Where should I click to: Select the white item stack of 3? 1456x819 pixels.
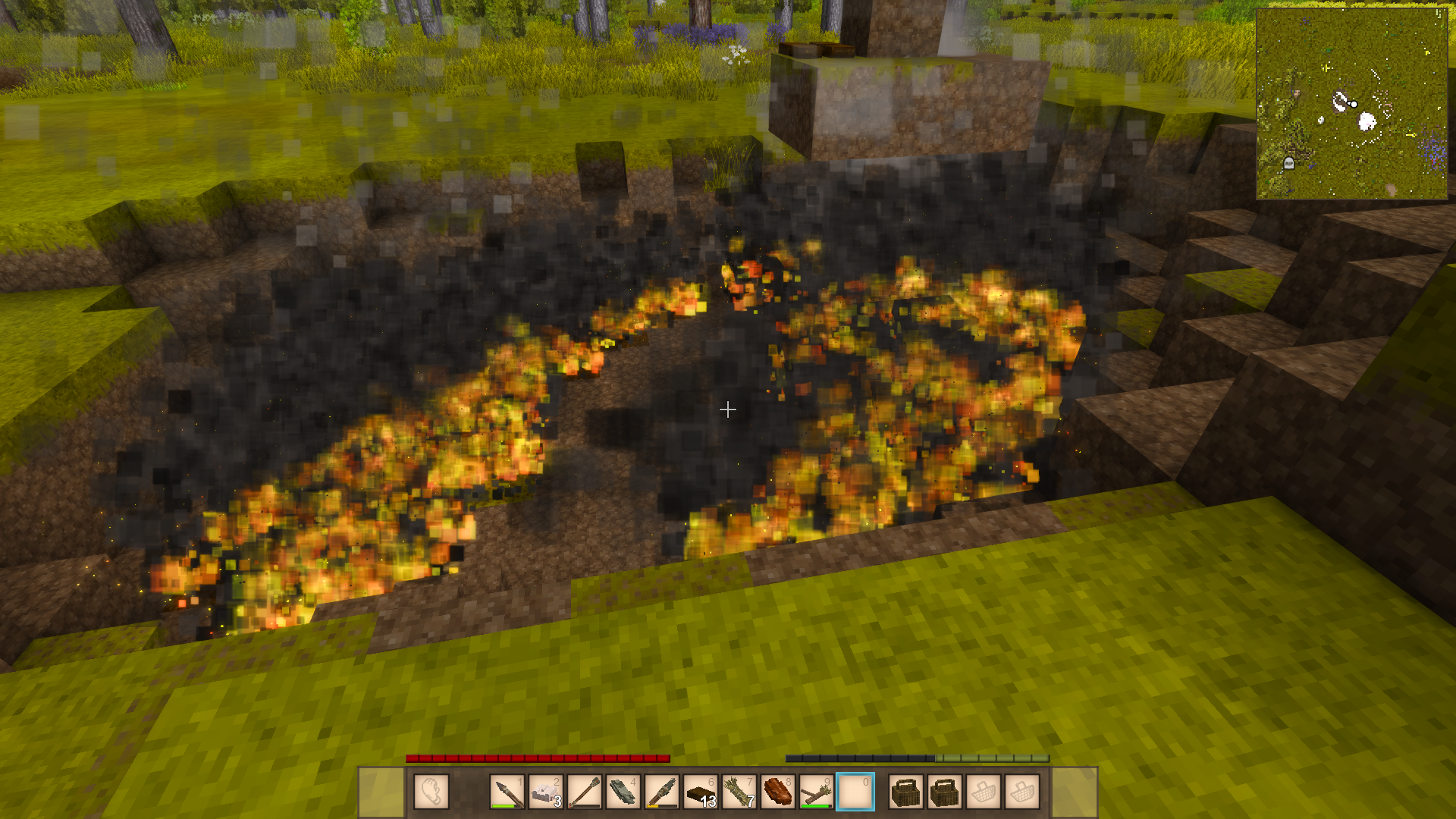546,792
